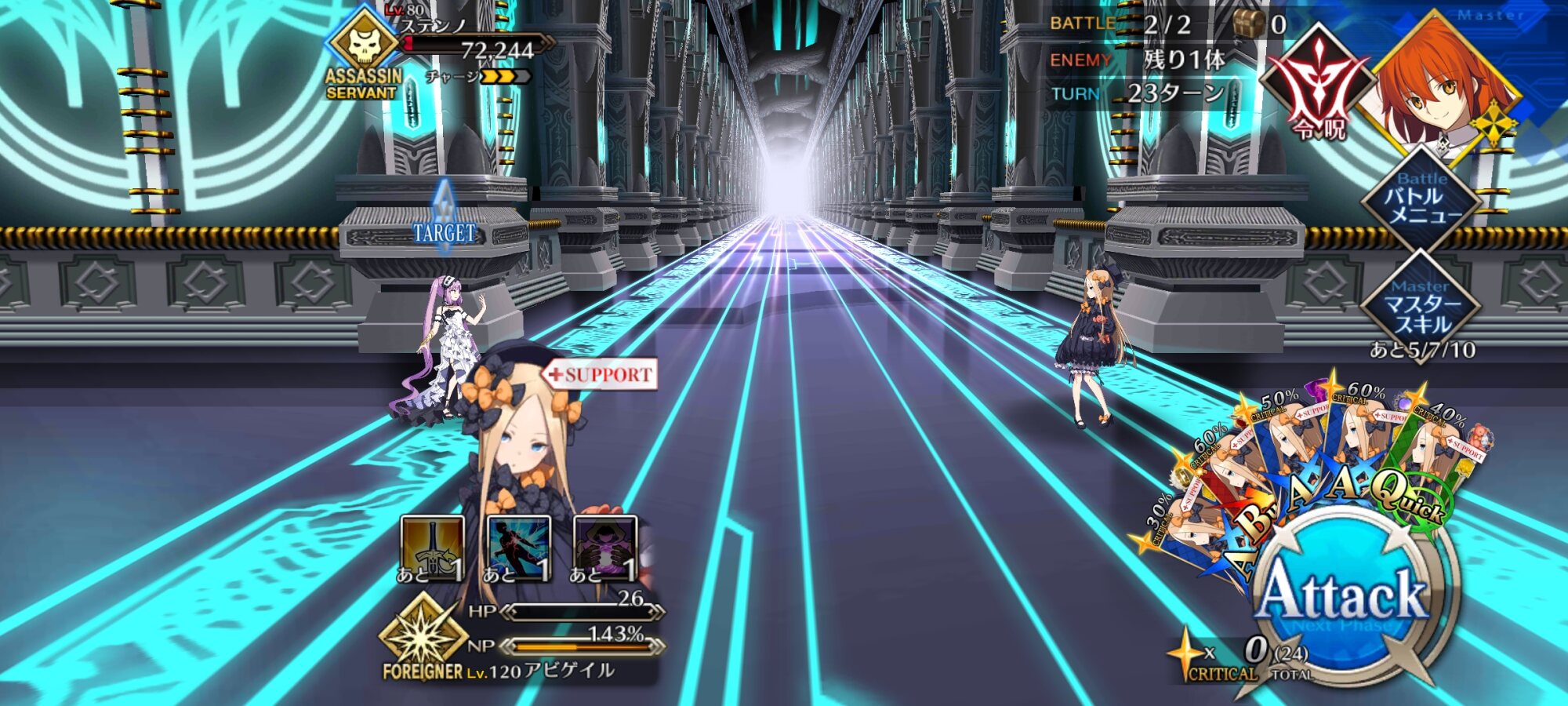Open the Battle Menu
The width and height of the screenshot is (1568, 706).
click(1421, 200)
